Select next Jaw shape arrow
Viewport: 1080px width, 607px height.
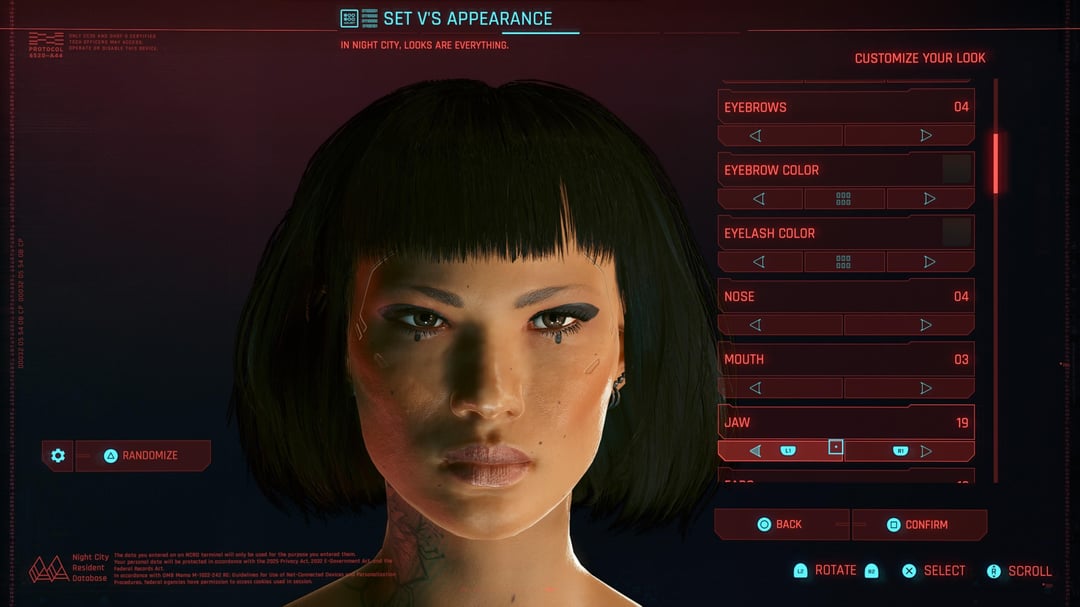click(x=926, y=451)
